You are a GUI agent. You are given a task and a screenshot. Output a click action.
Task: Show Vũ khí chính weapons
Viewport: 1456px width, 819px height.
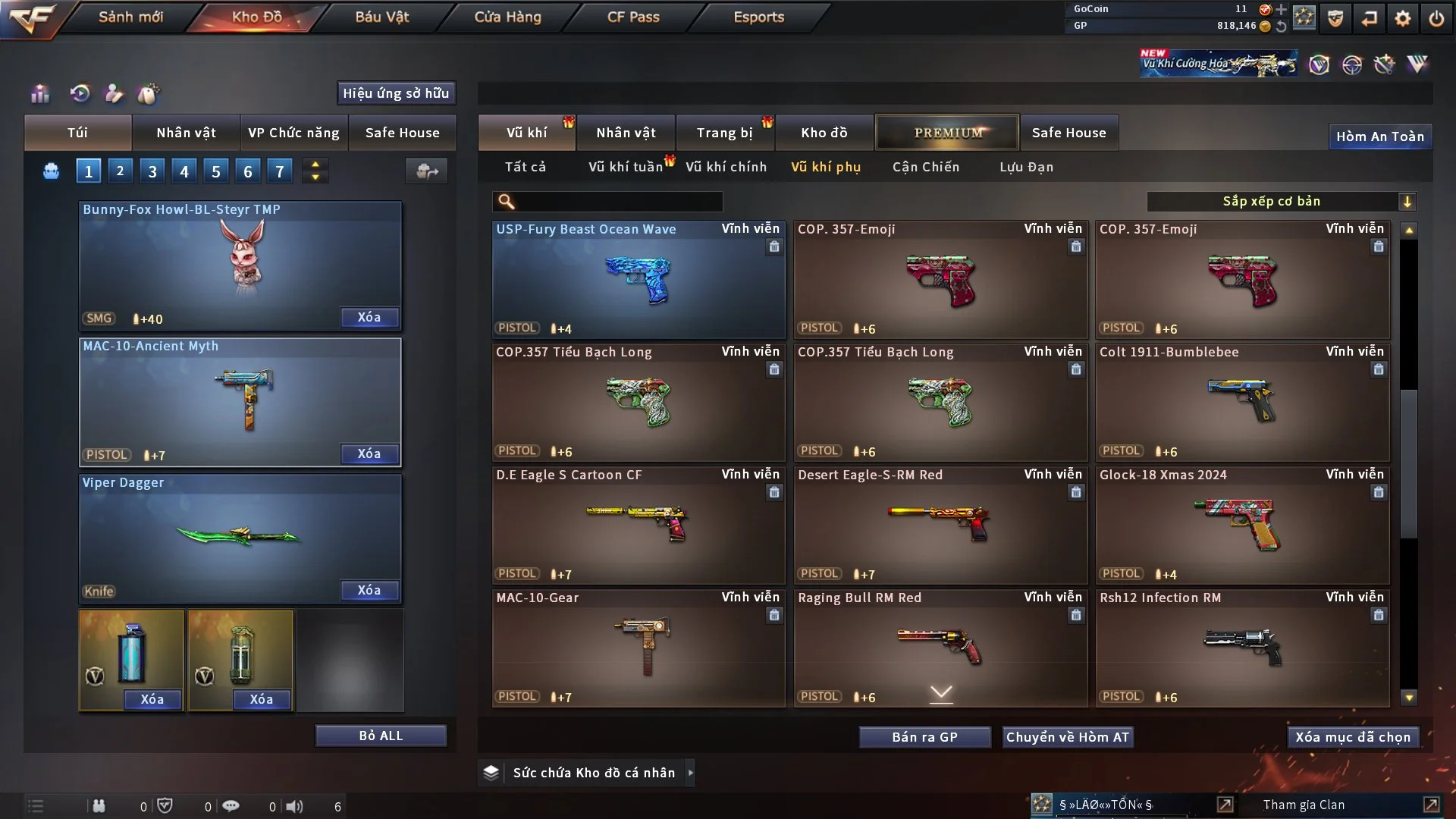click(x=726, y=167)
